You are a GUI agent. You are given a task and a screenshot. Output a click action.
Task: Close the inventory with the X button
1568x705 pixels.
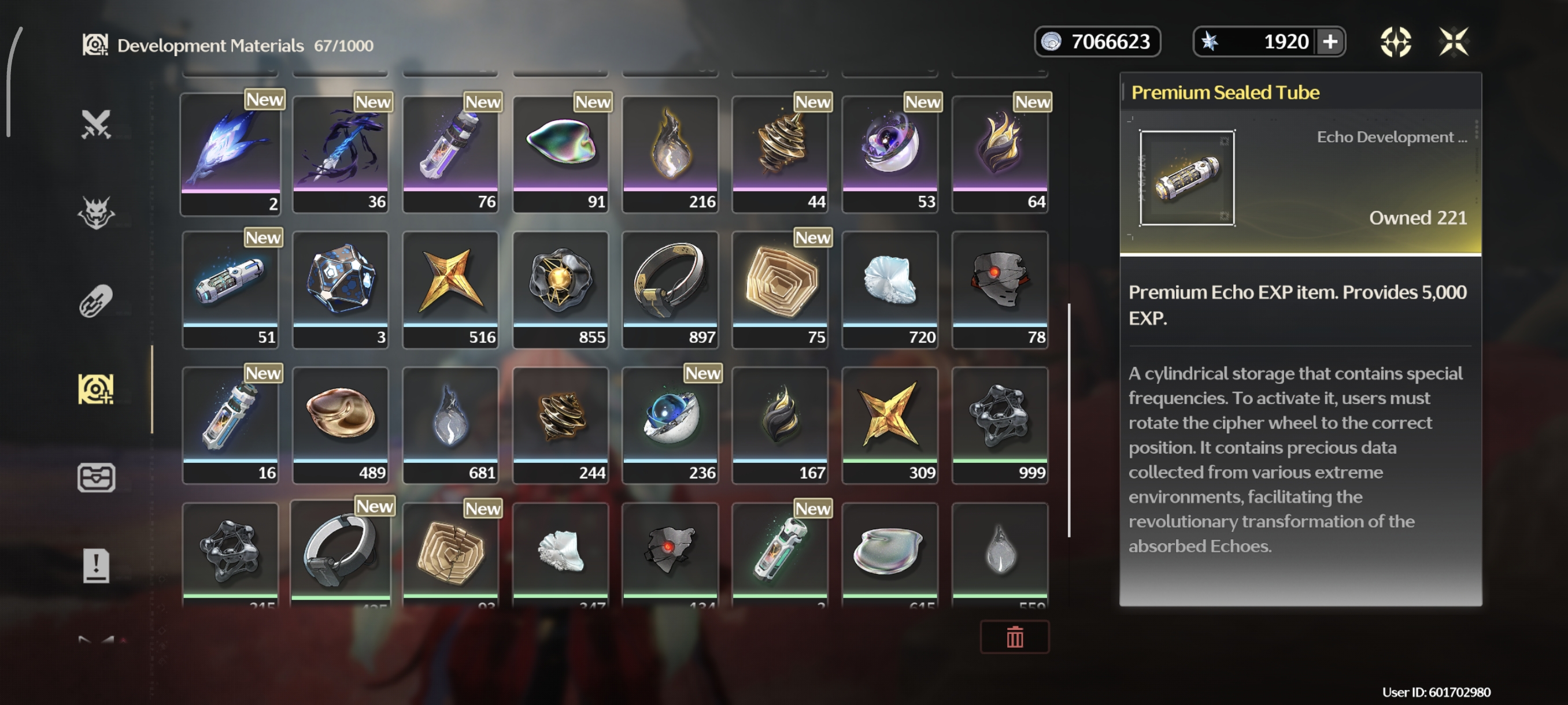coord(1454,42)
